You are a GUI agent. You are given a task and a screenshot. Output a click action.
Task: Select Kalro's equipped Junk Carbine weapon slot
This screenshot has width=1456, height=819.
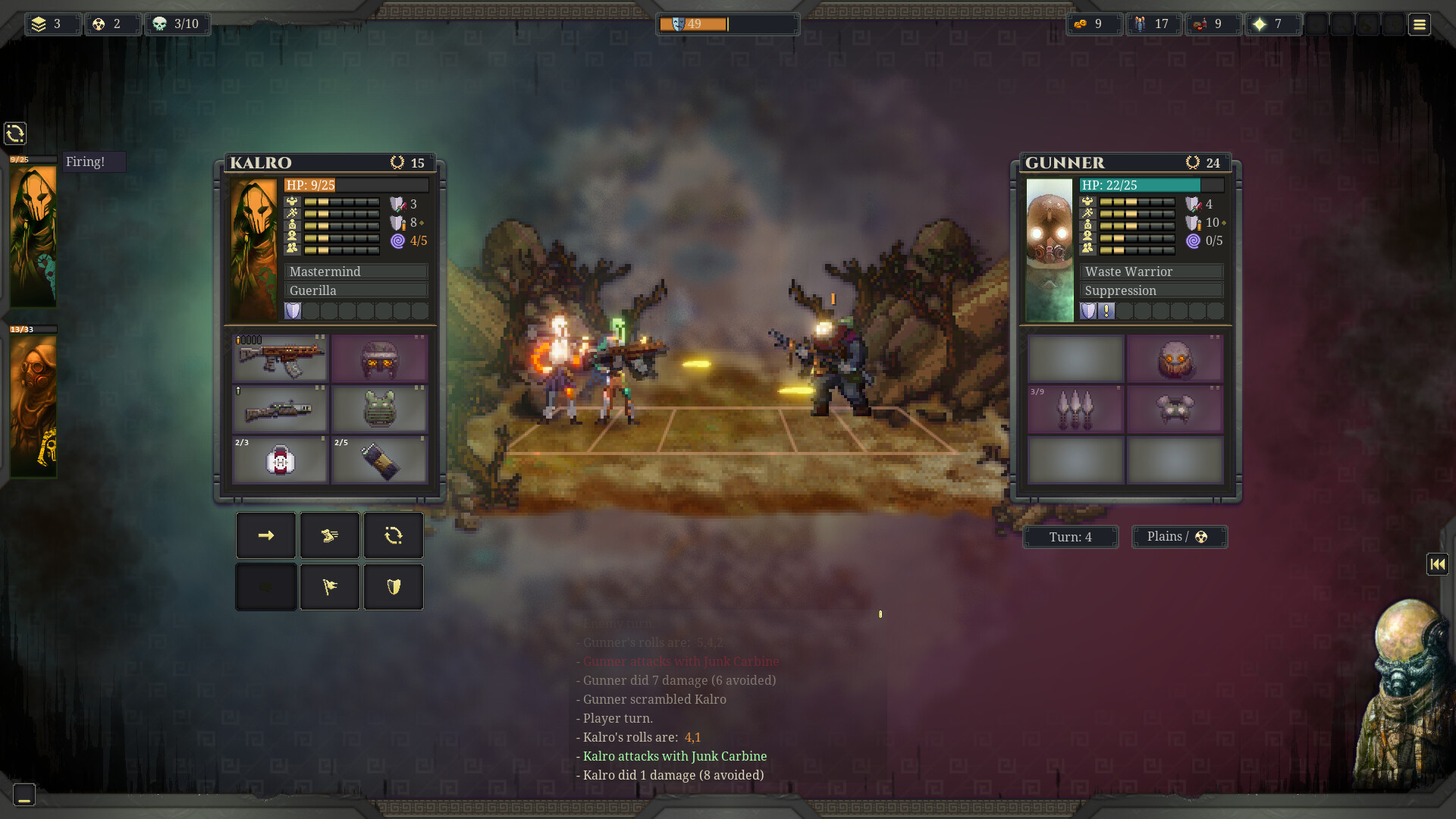pos(279,359)
